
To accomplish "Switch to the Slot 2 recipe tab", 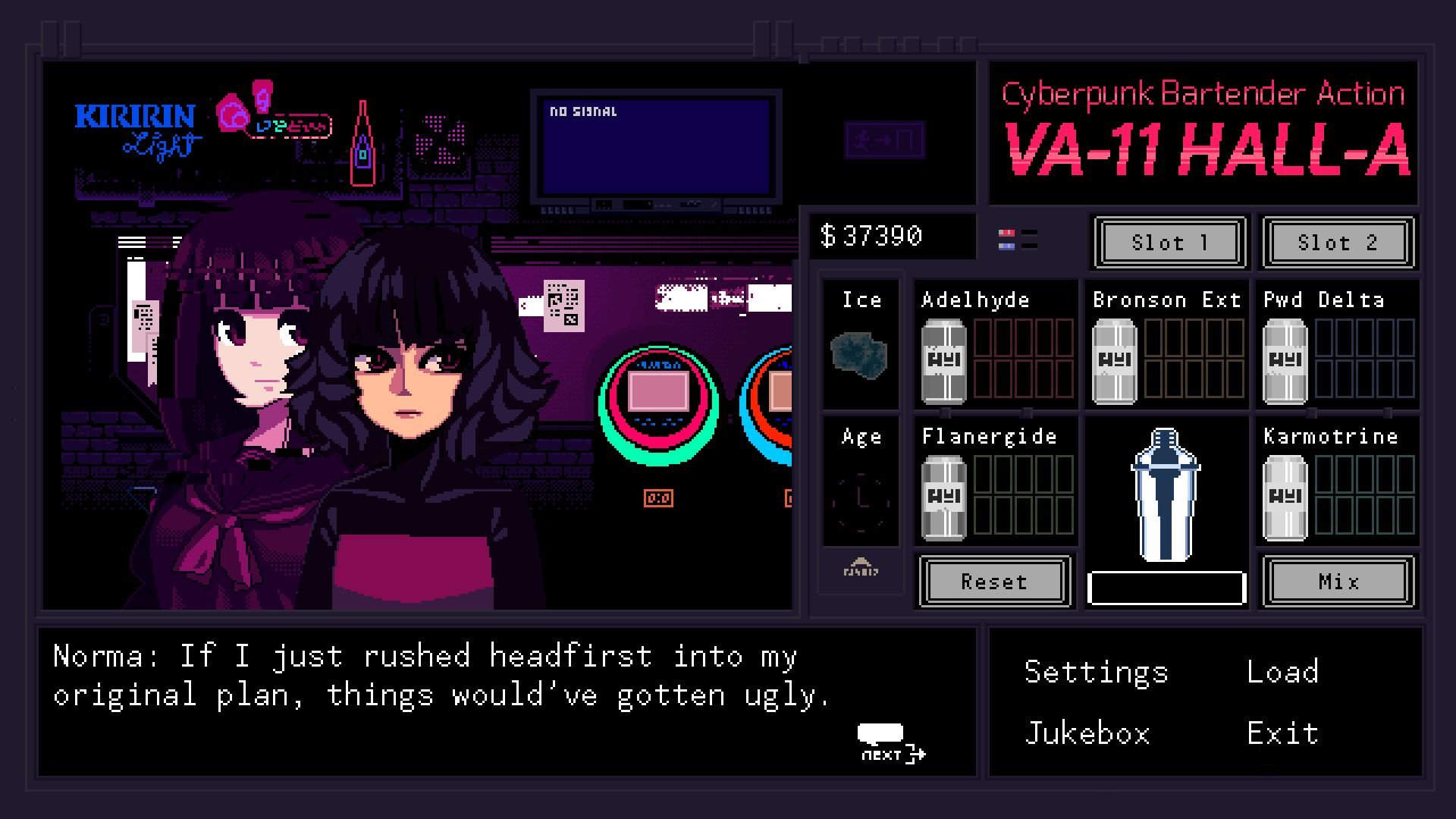I will (1337, 243).
